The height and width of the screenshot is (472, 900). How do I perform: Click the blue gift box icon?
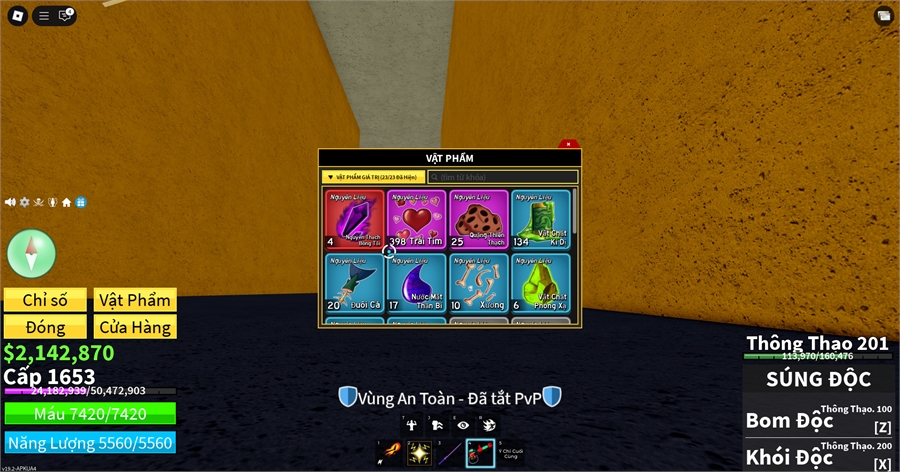pyautogui.click(x=81, y=202)
